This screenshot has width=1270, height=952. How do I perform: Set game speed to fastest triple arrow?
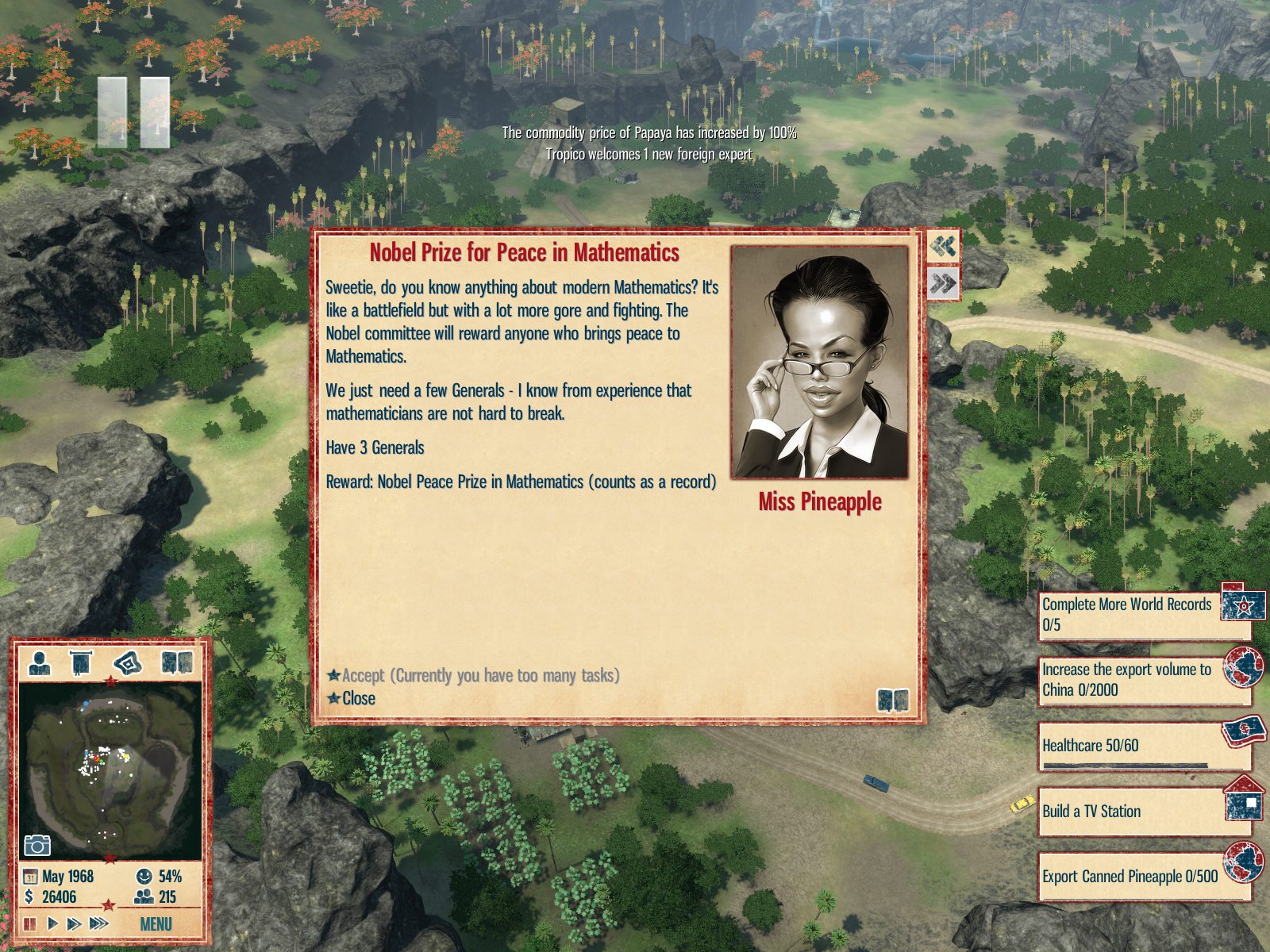(x=99, y=924)
